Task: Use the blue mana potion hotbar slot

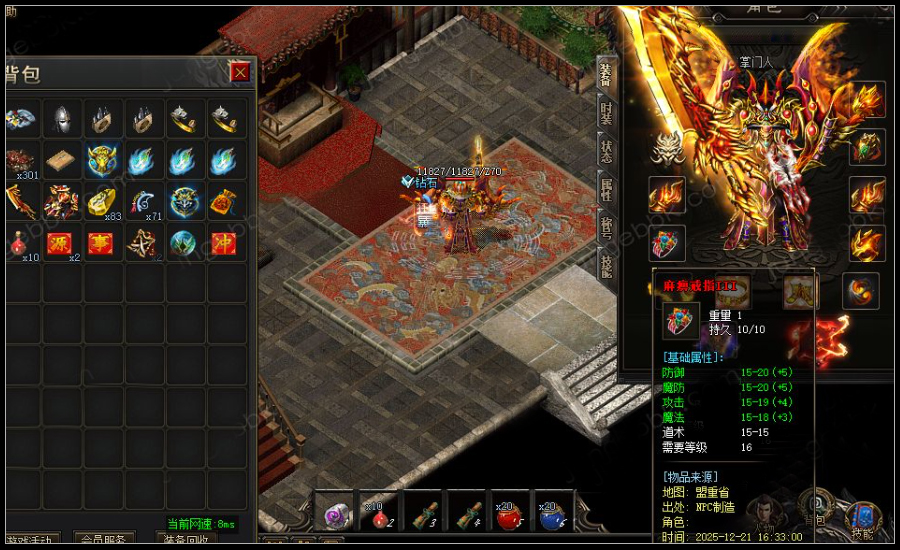Action: point(554,513)
